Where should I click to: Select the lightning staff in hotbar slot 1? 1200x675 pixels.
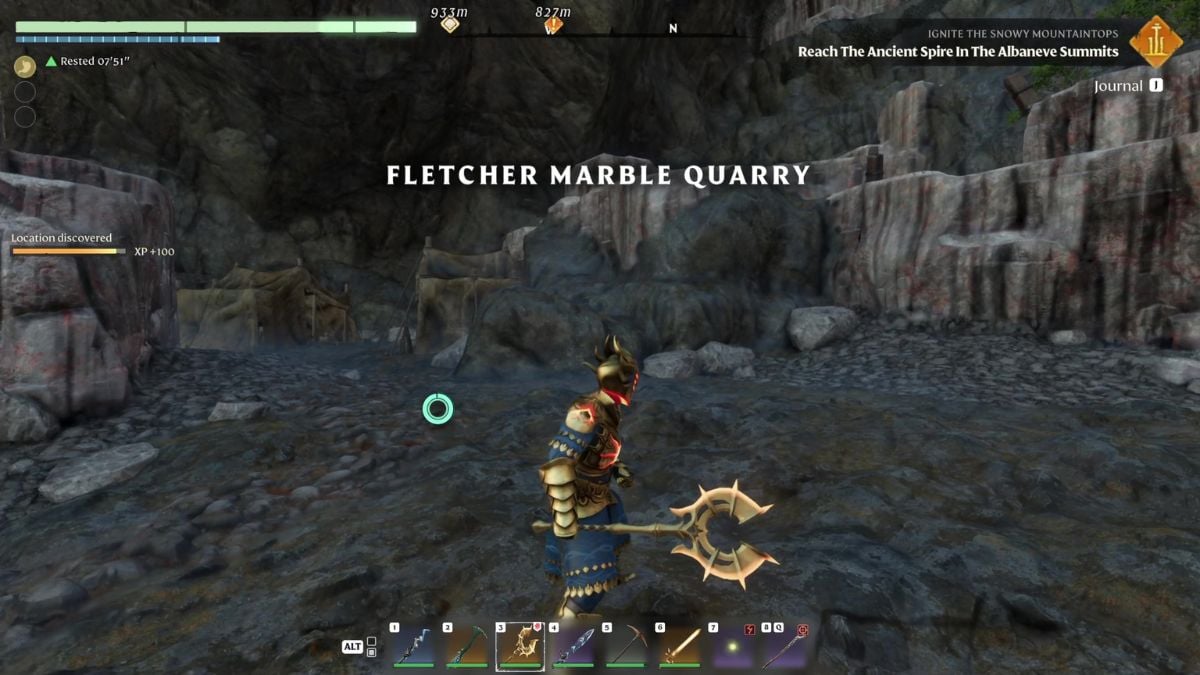(413, 646)
